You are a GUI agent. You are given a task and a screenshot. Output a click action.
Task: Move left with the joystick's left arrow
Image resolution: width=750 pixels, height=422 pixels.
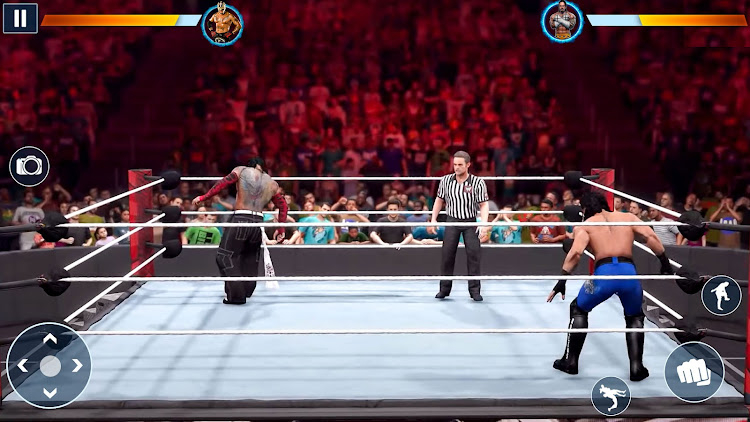coord(23,366)
